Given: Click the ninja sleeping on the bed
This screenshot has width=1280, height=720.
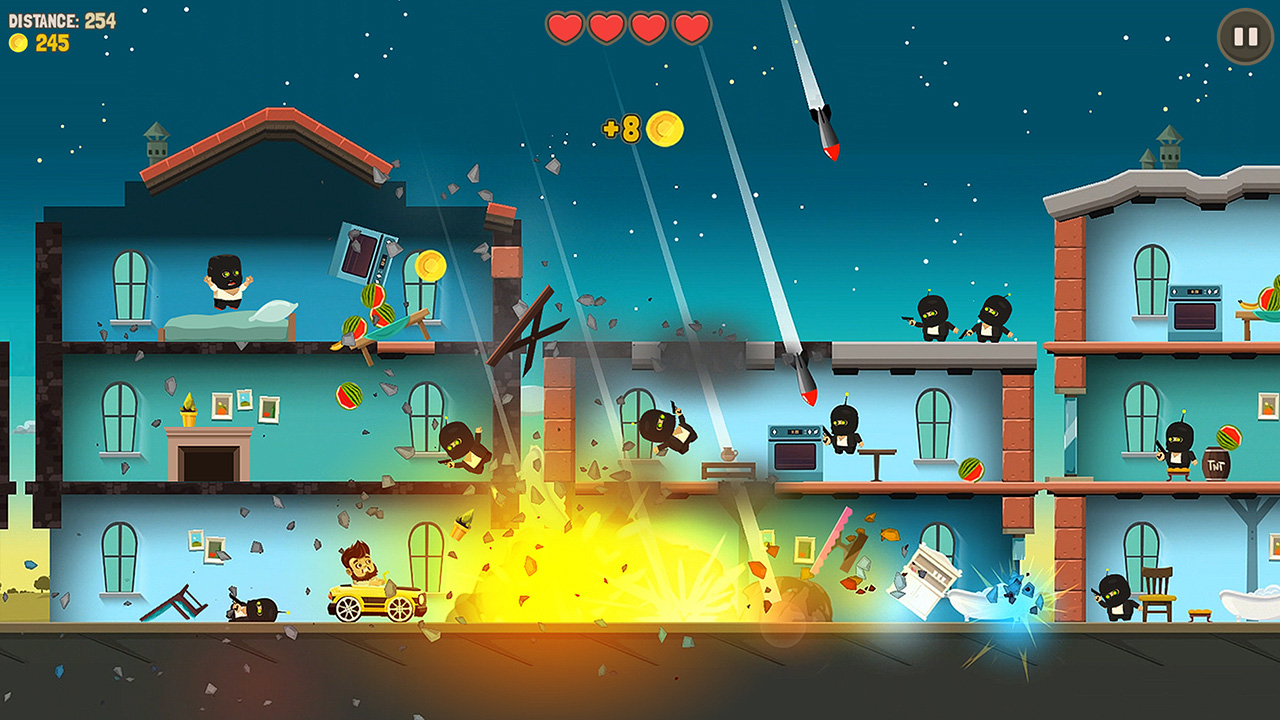Looking at the screenshot, I should [223, 282].
